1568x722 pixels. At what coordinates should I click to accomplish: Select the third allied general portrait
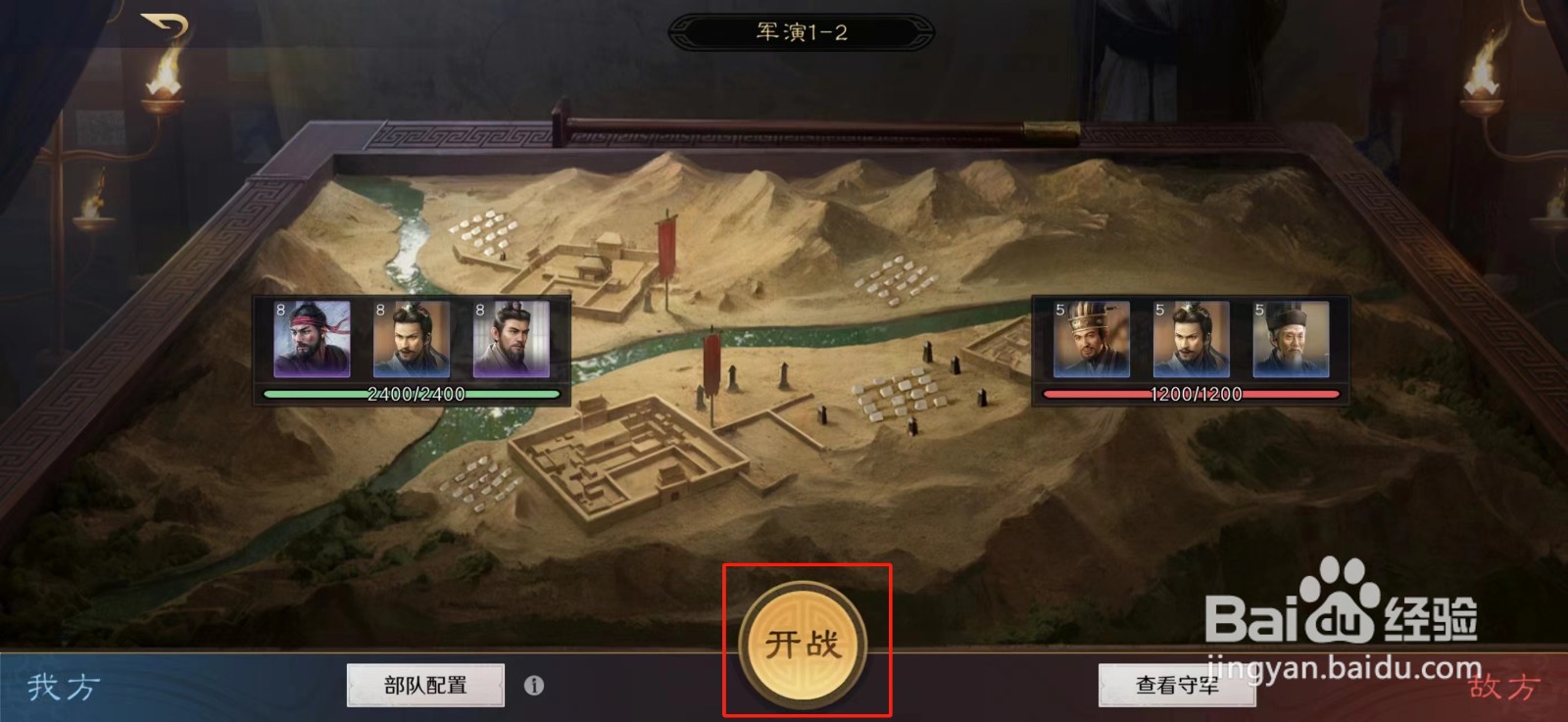(x=508, y=340)
